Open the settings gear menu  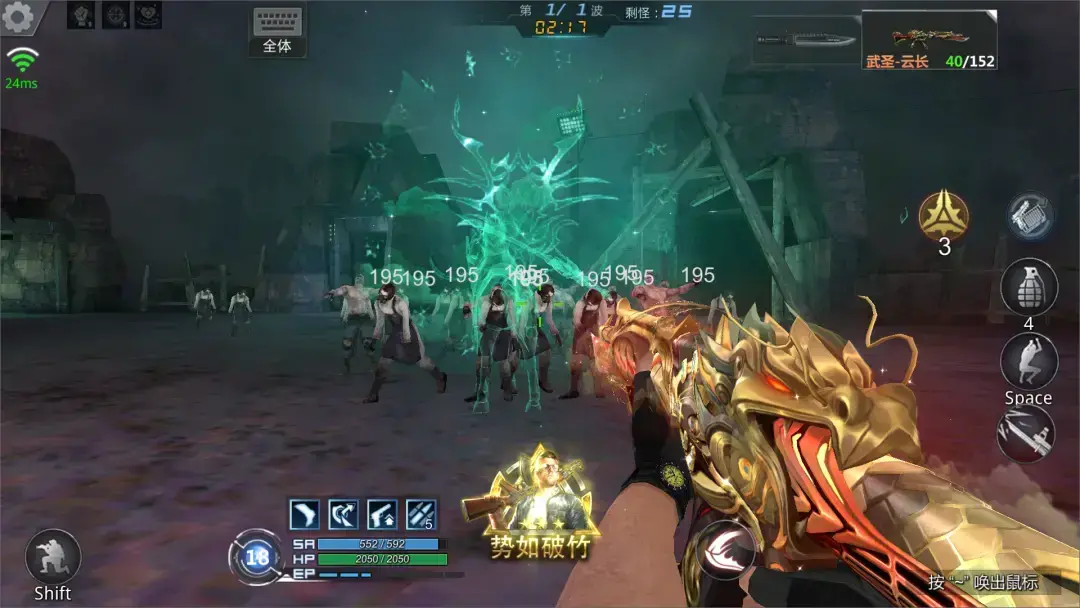18,16
